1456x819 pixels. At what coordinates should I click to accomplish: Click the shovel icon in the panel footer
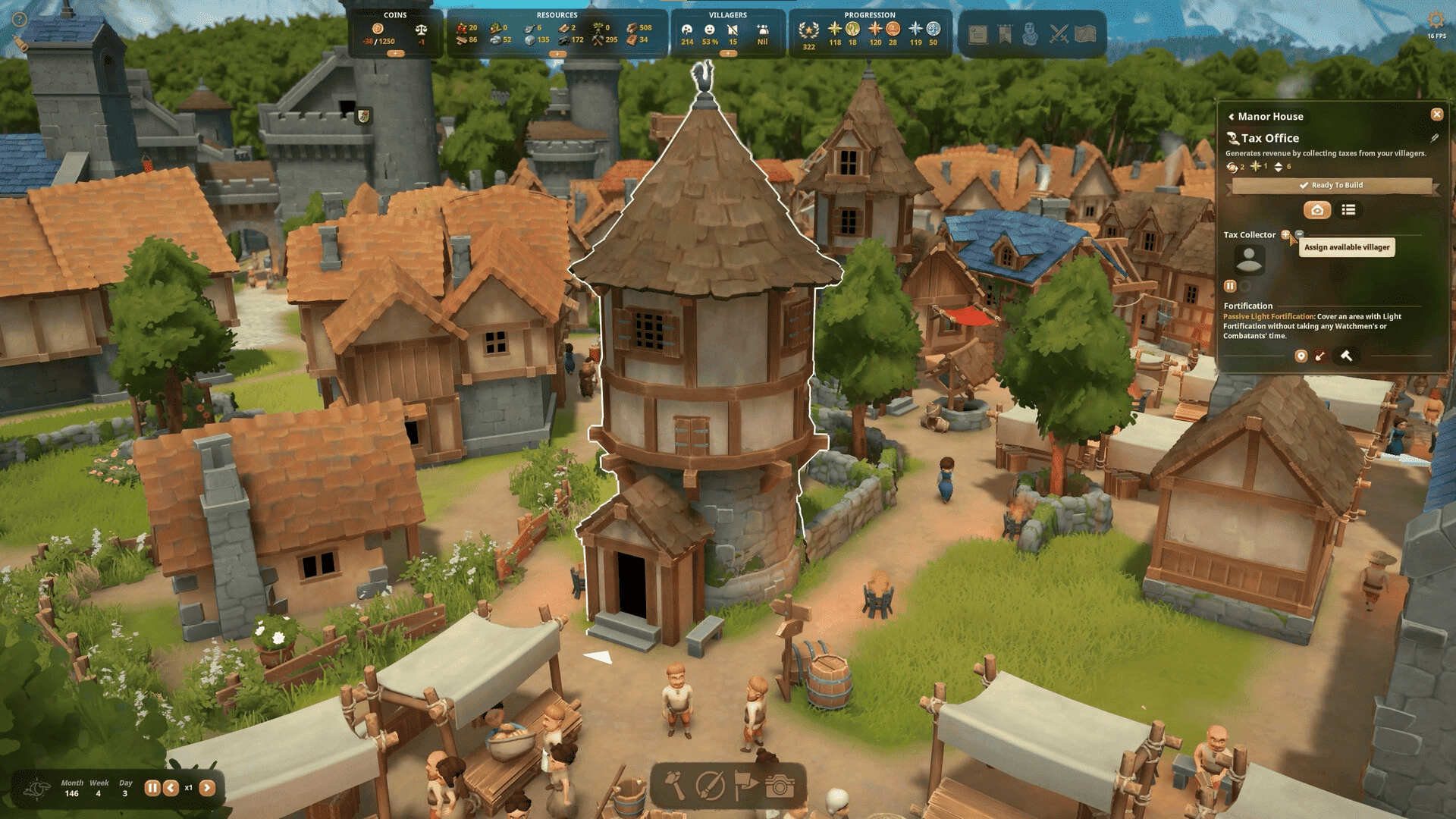pyautogui.click(x=1320, y=356)
